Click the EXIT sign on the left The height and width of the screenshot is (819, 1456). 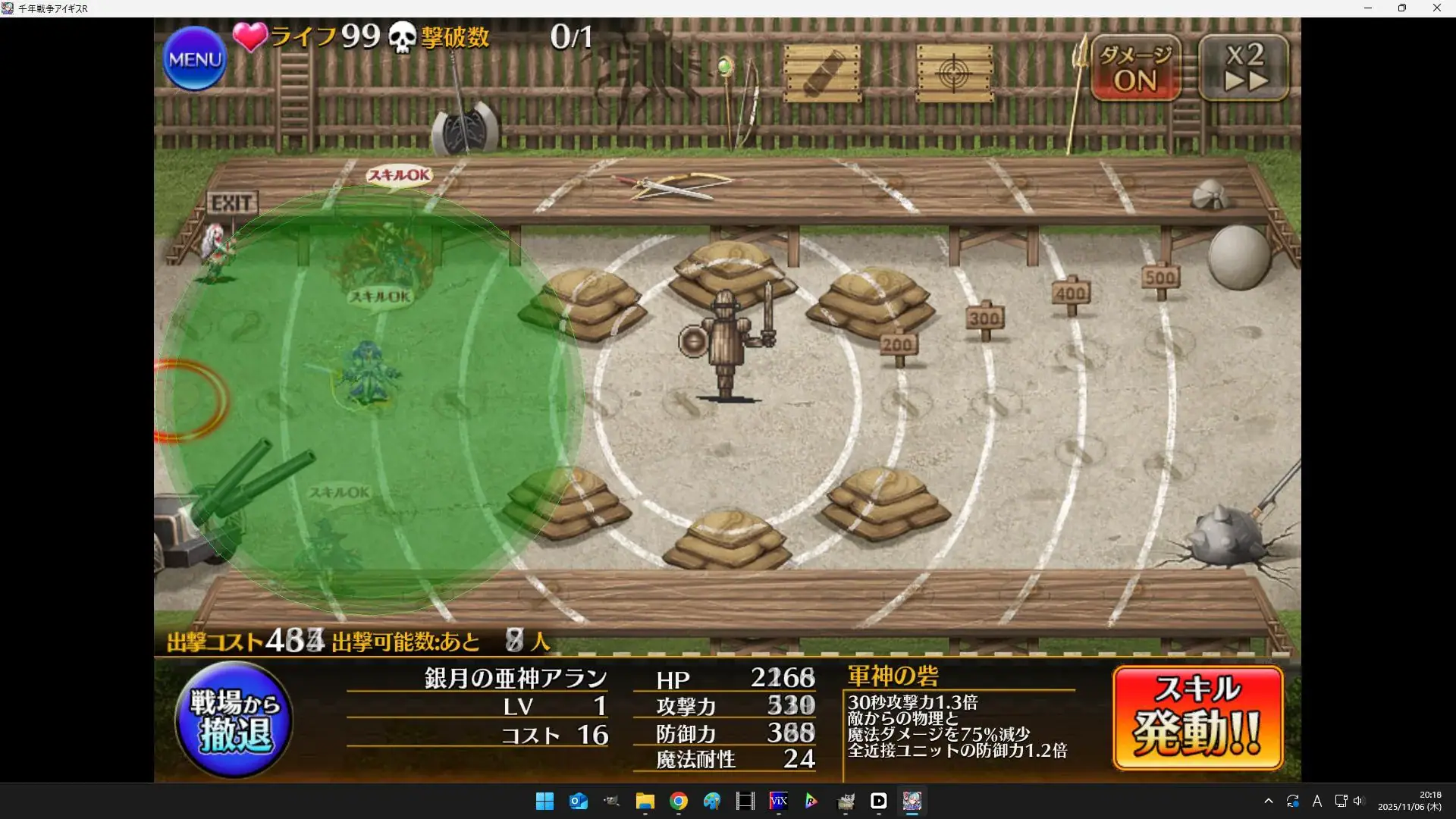tap(231, 202)
